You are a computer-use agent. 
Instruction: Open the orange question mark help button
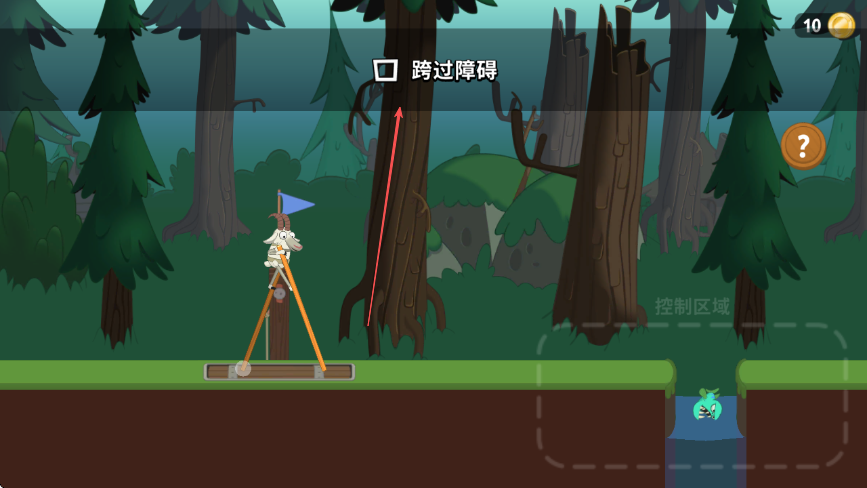pyautogui.click(x=802, y=146)
